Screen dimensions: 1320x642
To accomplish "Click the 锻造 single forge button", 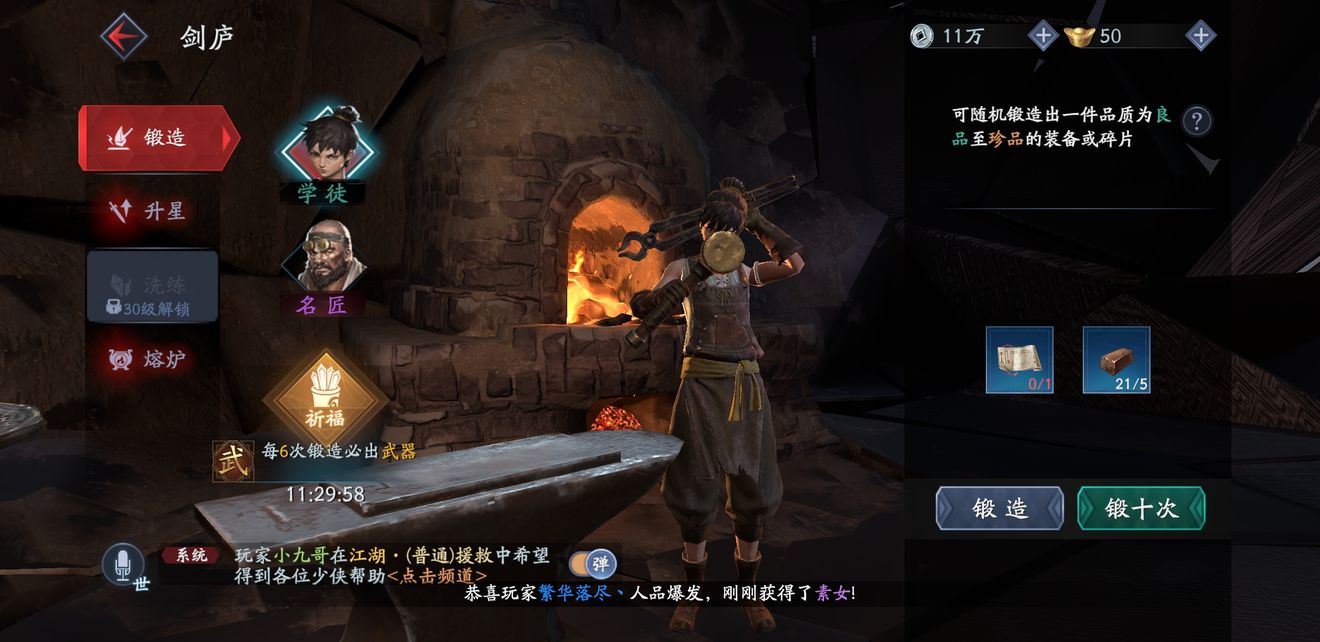I will coord(1000,508).
